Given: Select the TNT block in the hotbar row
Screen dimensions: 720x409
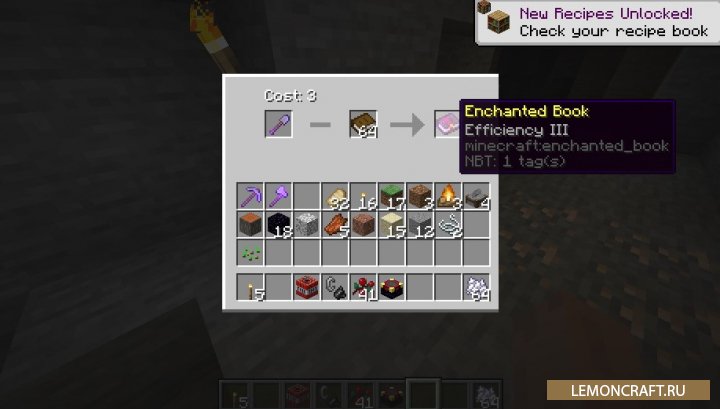Looking at the screenshot, I should (306, 287).
